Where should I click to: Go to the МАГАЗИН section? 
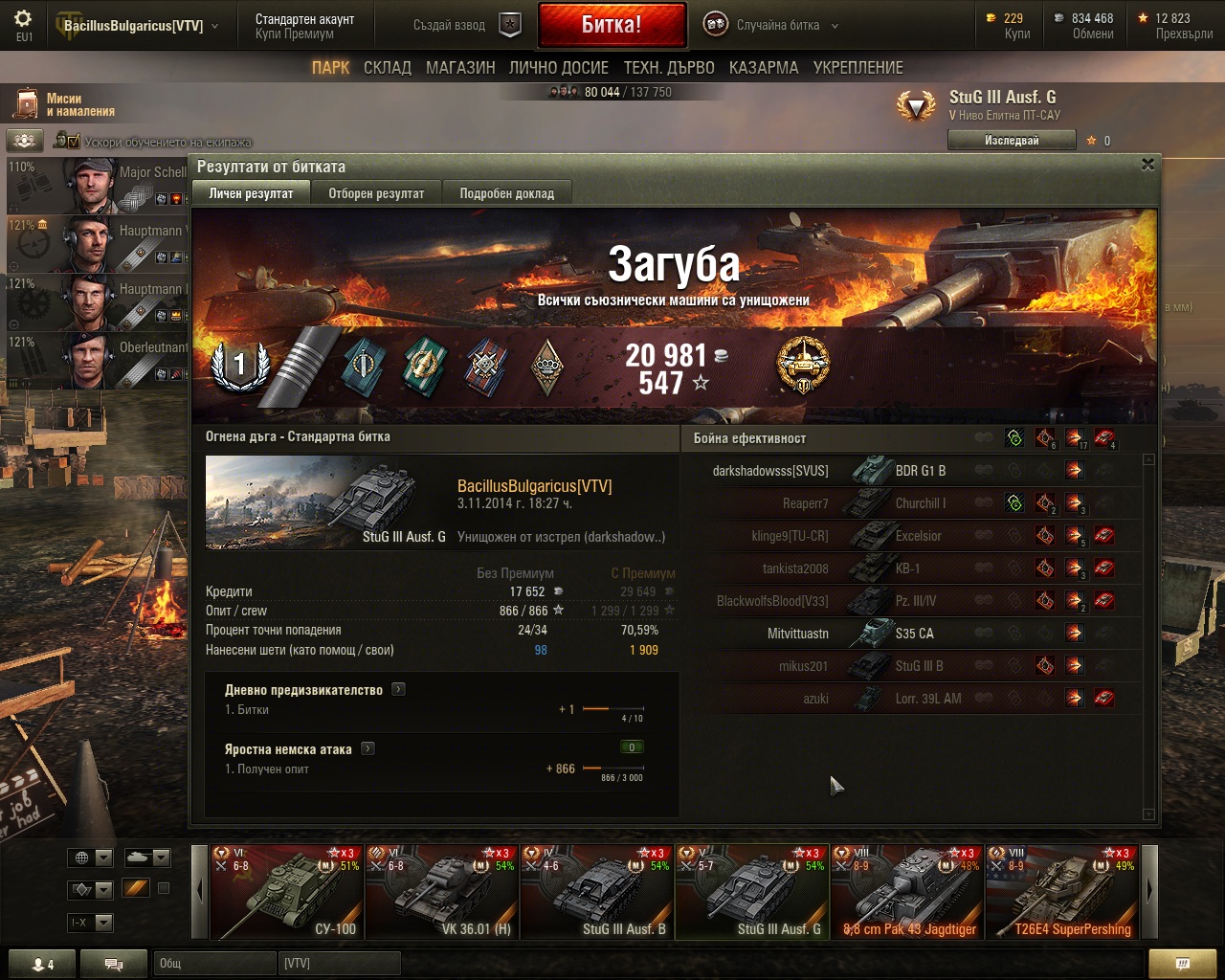tap(460, 68)
